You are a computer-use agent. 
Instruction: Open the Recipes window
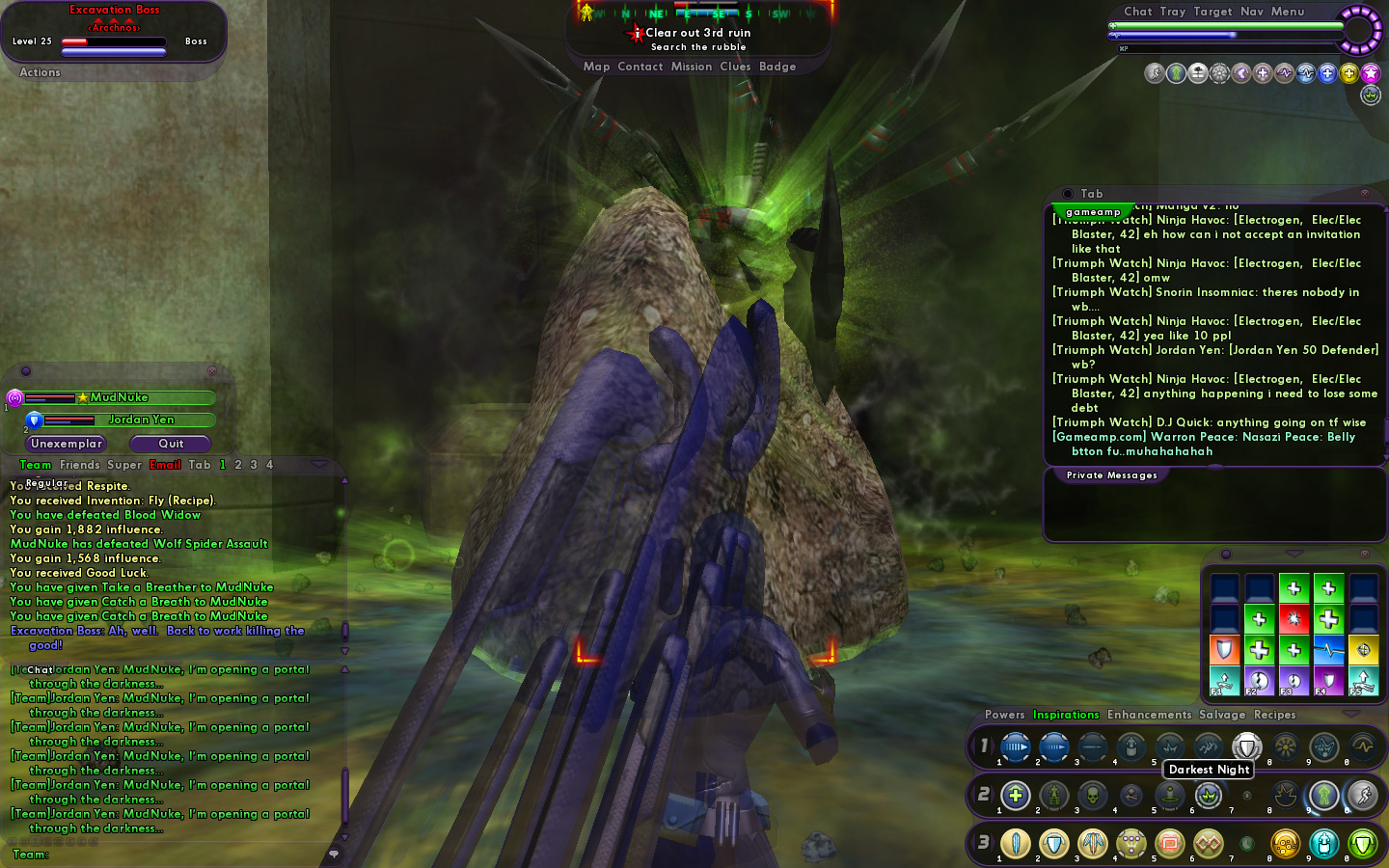tap(1274, 715)
